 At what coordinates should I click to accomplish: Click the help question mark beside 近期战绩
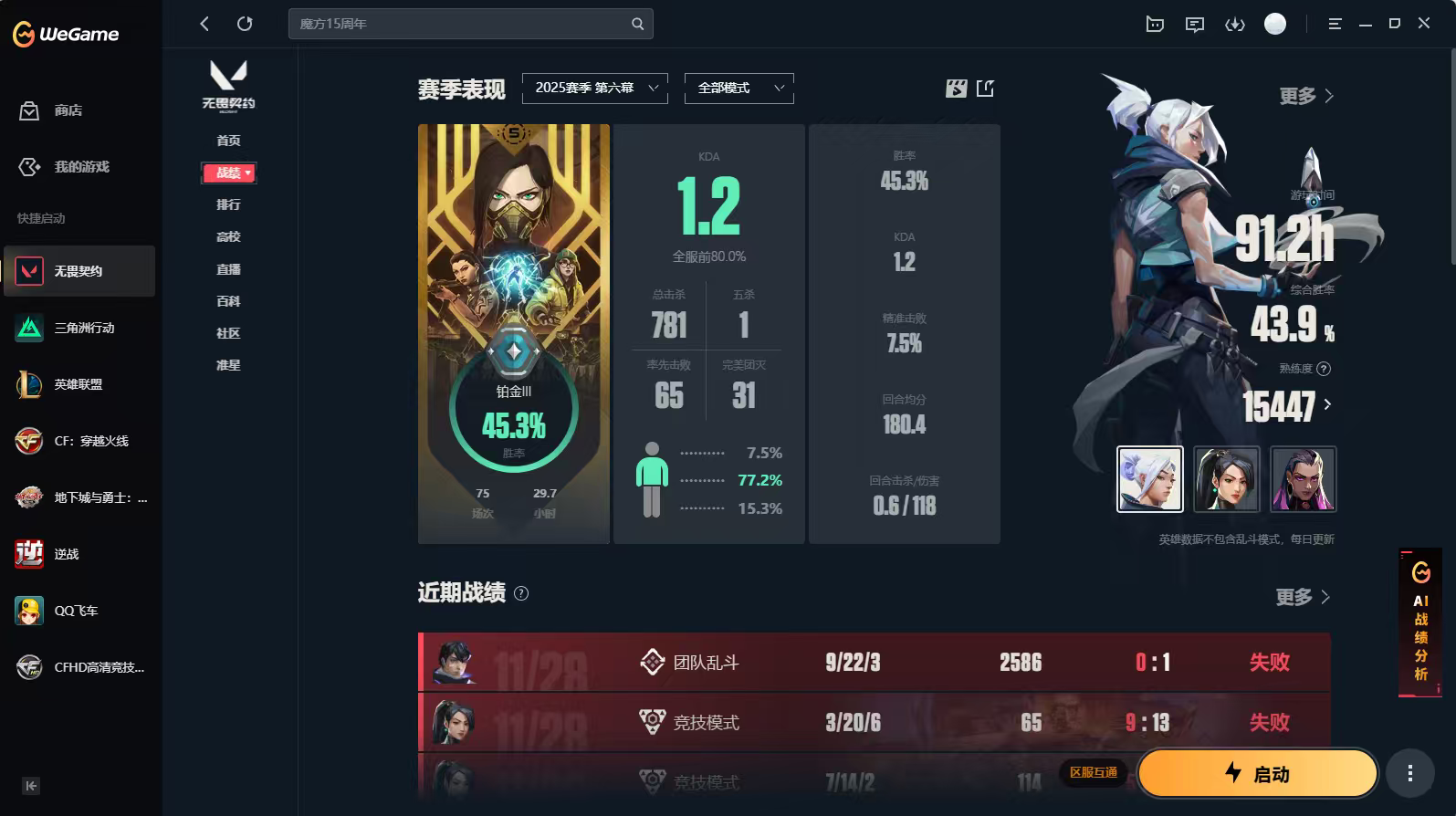click(520, 594)
